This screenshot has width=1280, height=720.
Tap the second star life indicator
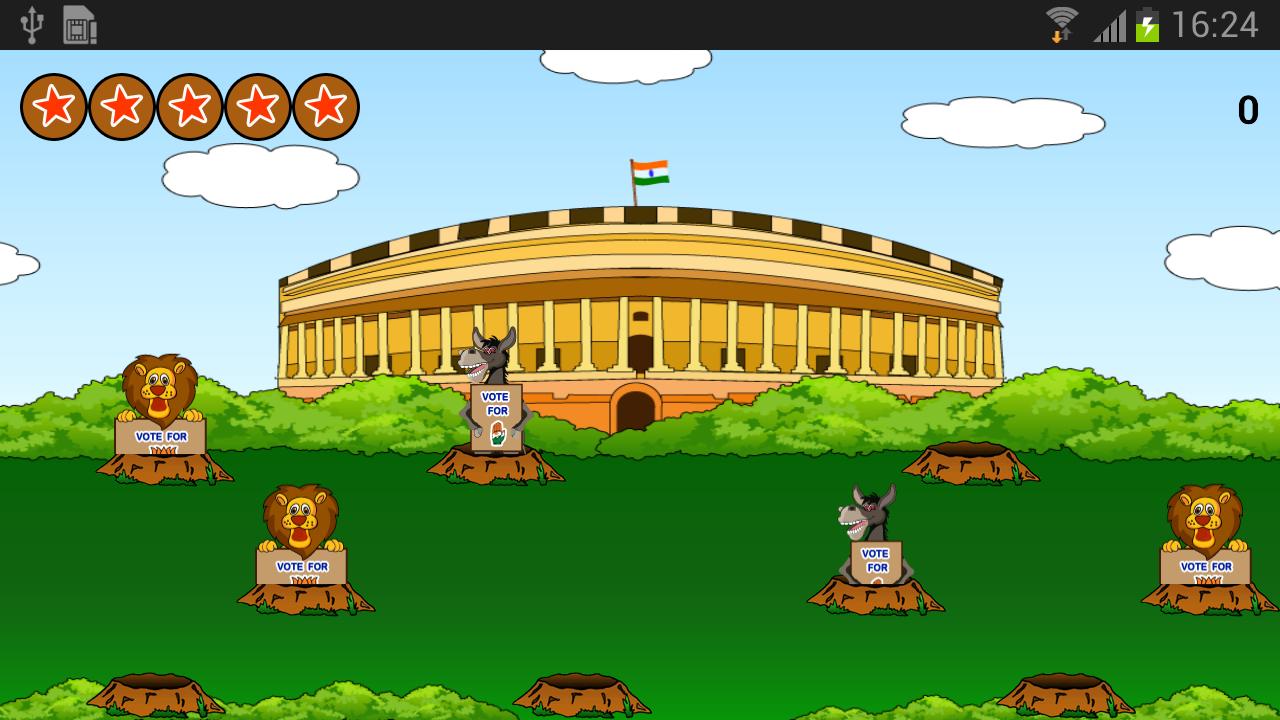coord(122,105)
